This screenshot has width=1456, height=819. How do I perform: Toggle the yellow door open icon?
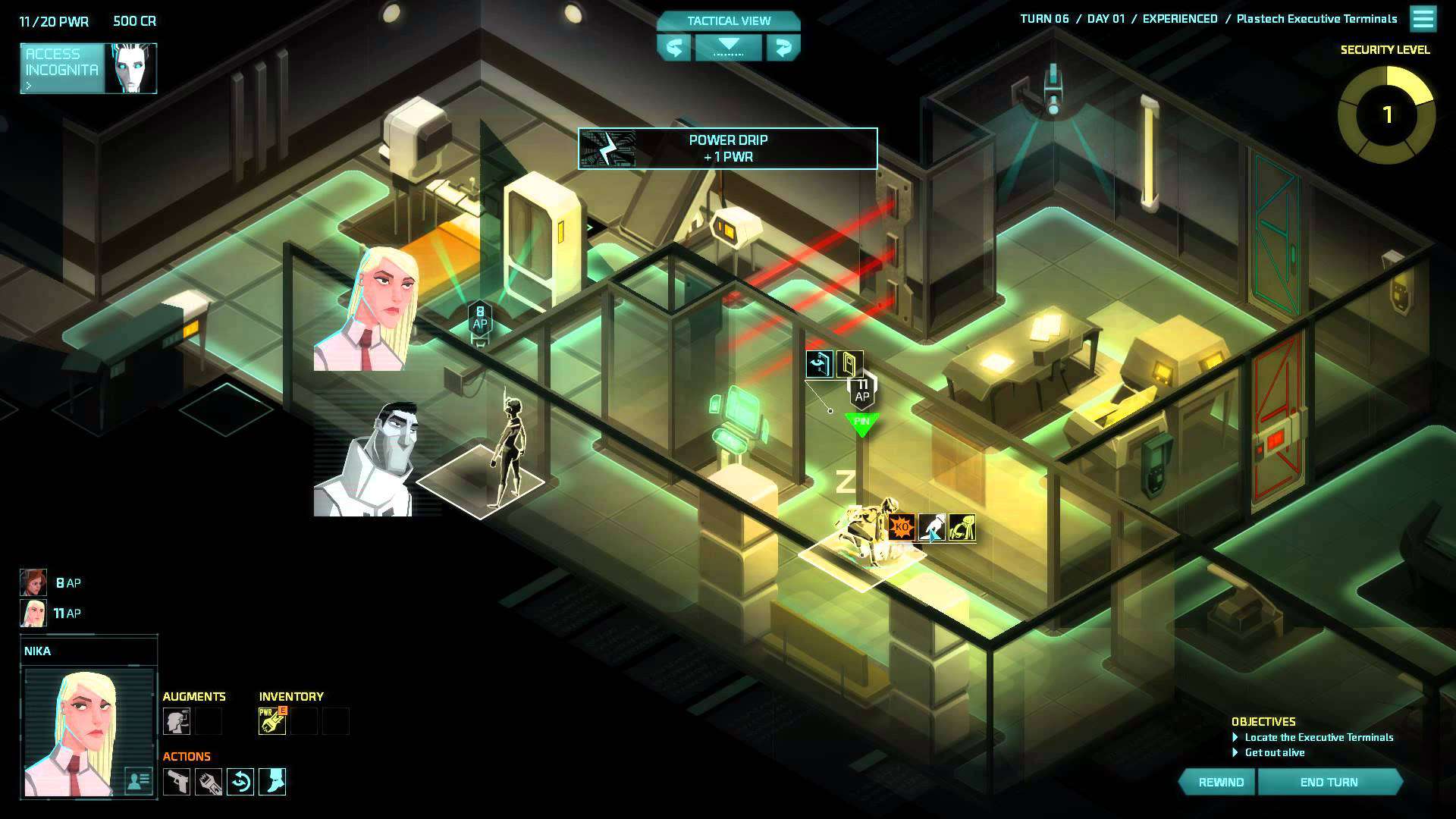tap(849, 363)
